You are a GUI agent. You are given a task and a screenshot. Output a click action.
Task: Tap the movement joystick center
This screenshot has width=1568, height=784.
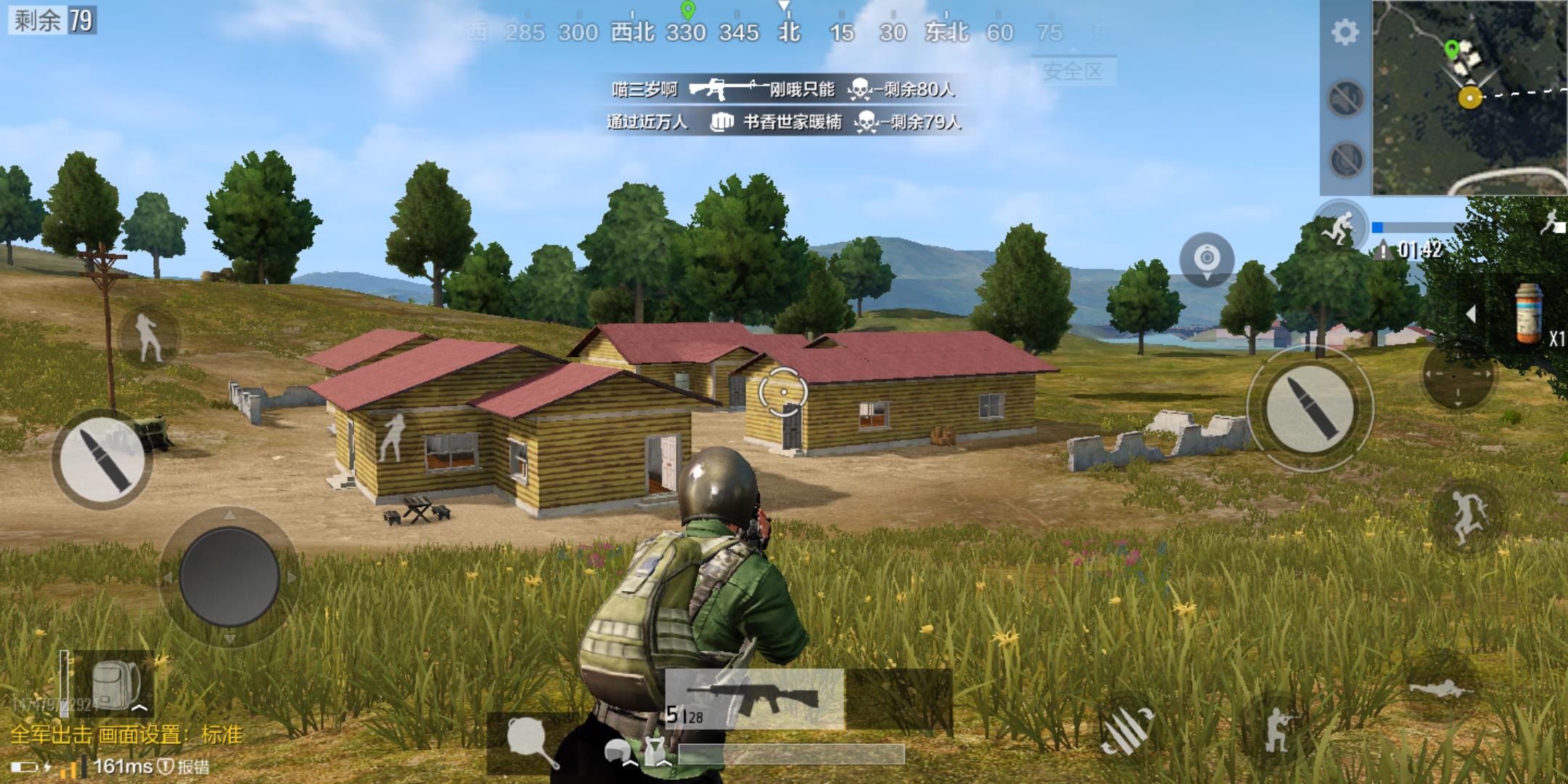(x=229, y=576)
